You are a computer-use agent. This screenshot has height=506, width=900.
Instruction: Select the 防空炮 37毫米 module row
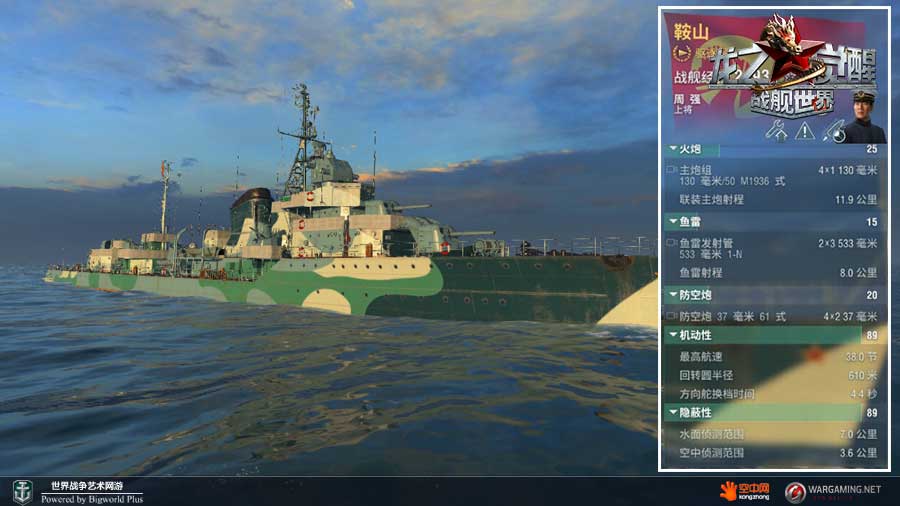click(772, 316)
